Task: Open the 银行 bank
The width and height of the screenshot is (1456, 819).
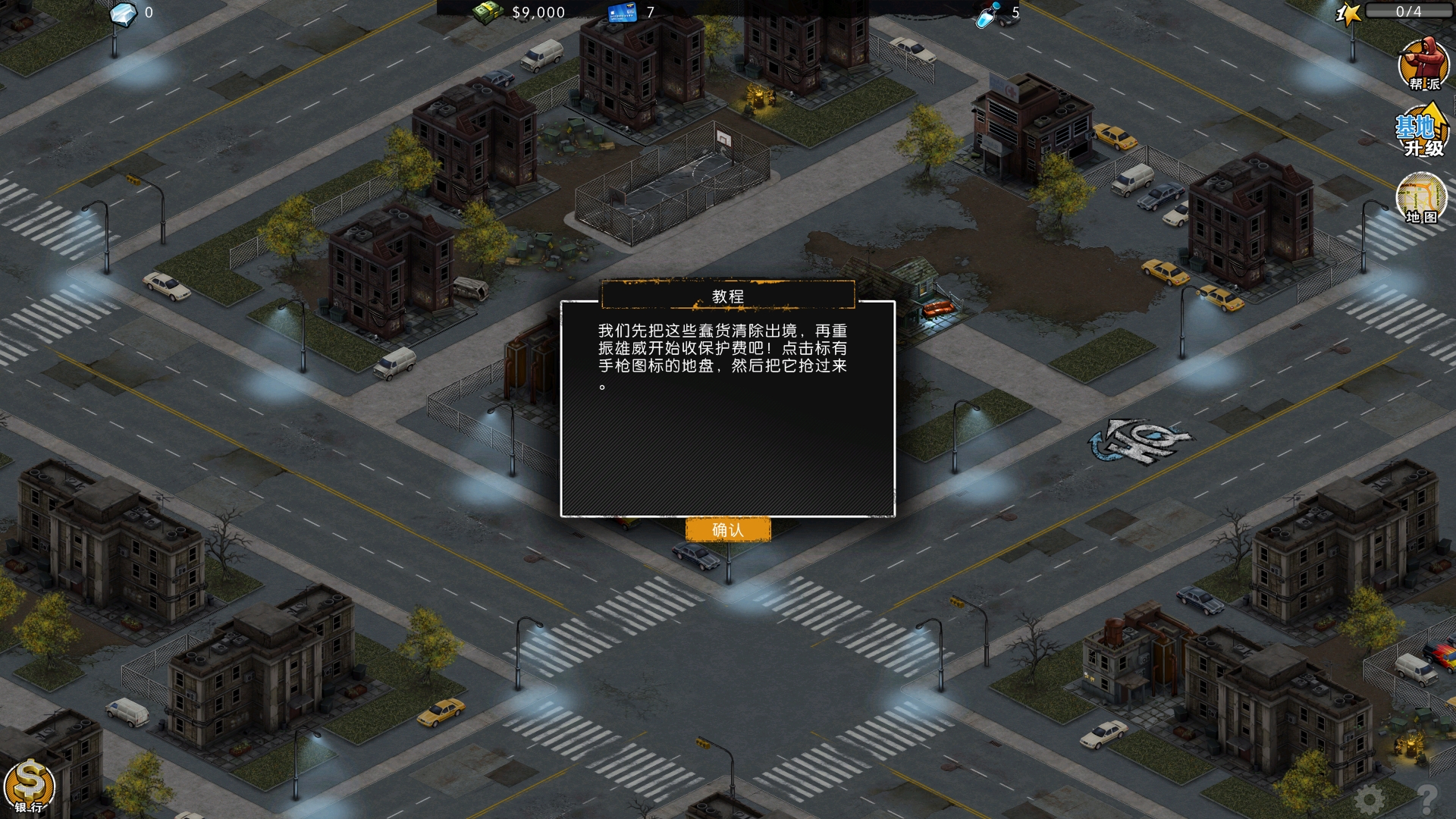Action: [30, 786]
